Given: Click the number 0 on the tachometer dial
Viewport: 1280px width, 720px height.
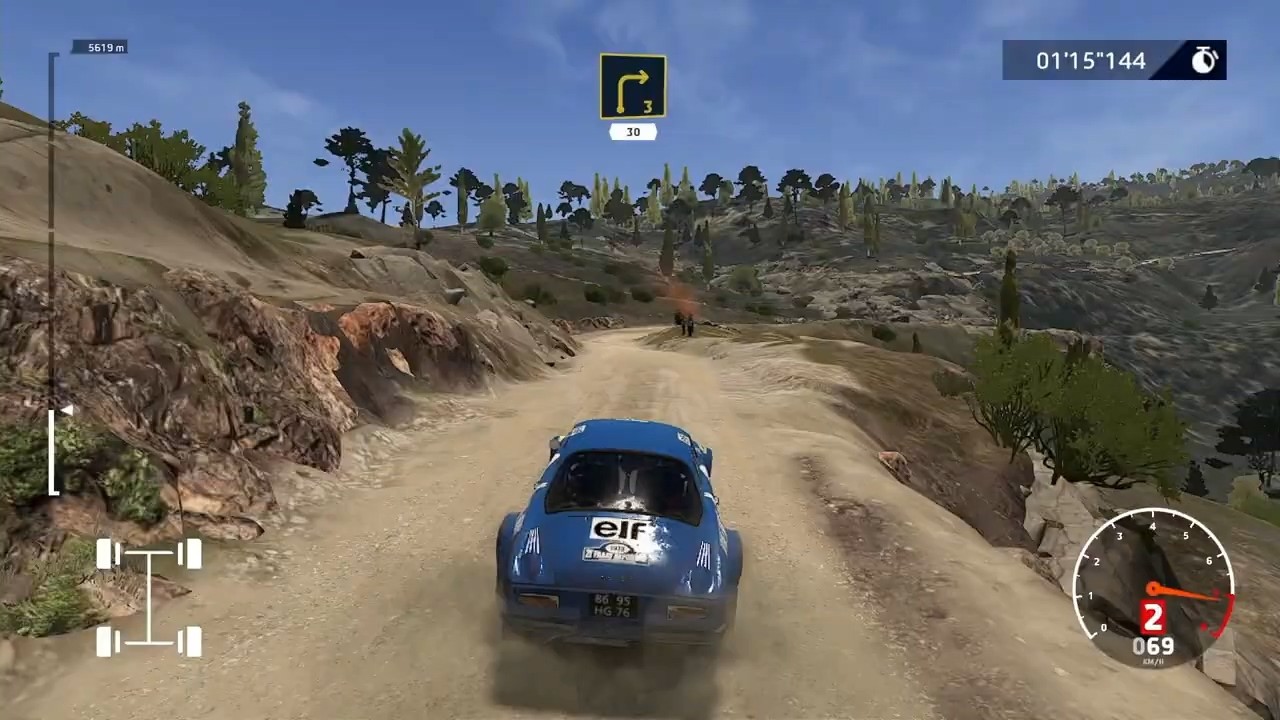Looking at the screenshot, I should (1104, 626).
